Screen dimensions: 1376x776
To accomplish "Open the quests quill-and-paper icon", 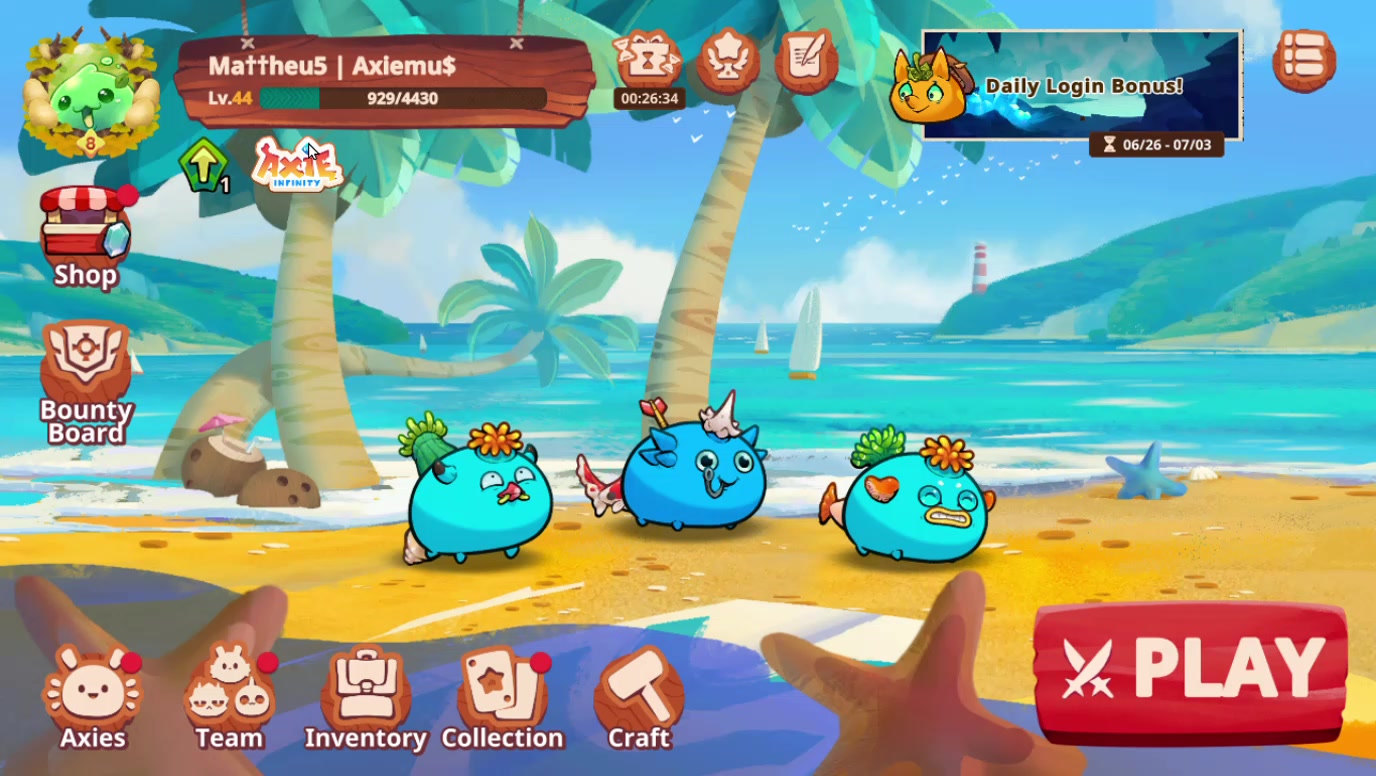I will 805,63.
